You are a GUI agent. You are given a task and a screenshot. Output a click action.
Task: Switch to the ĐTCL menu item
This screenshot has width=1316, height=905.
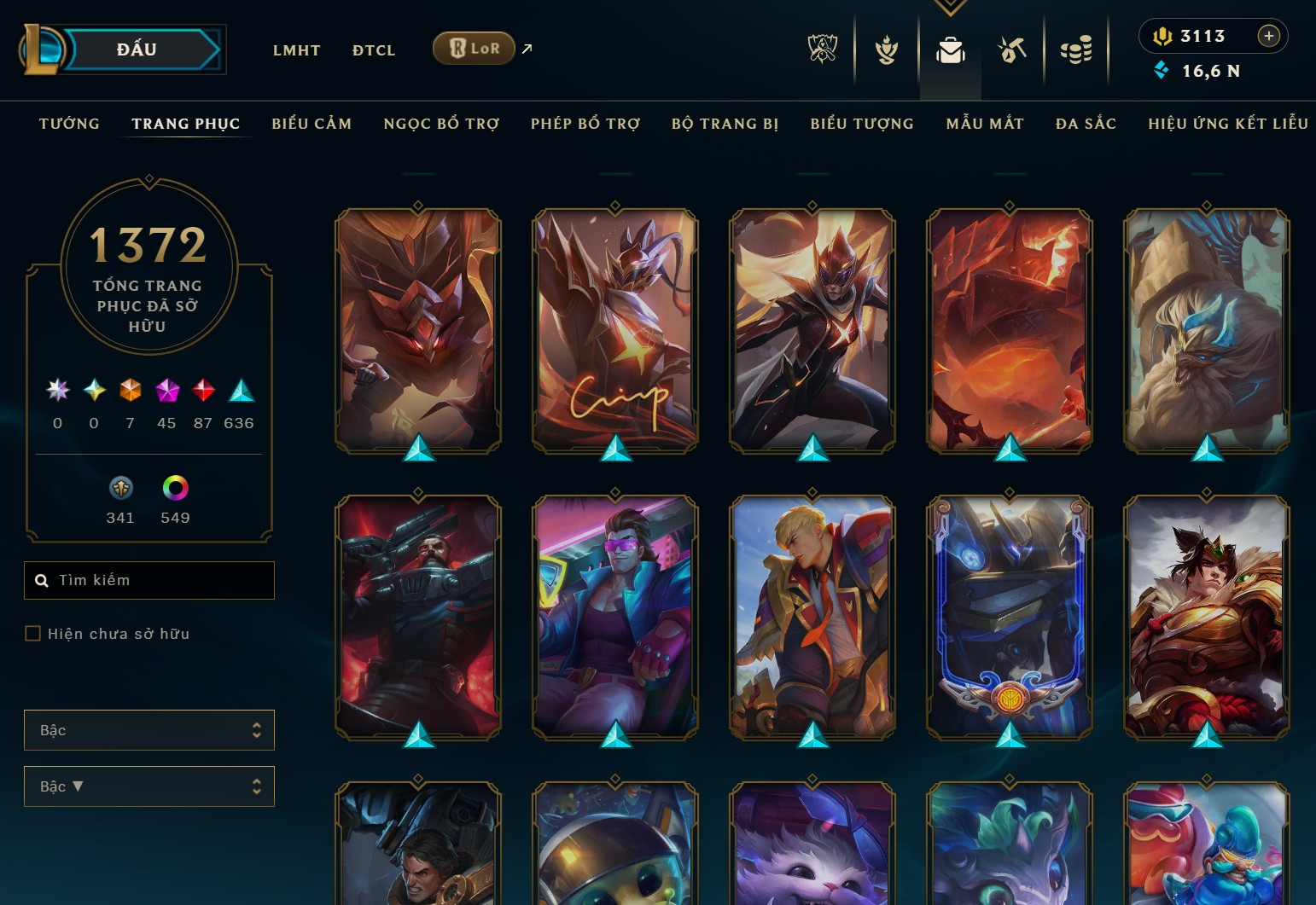click(373, 50)
